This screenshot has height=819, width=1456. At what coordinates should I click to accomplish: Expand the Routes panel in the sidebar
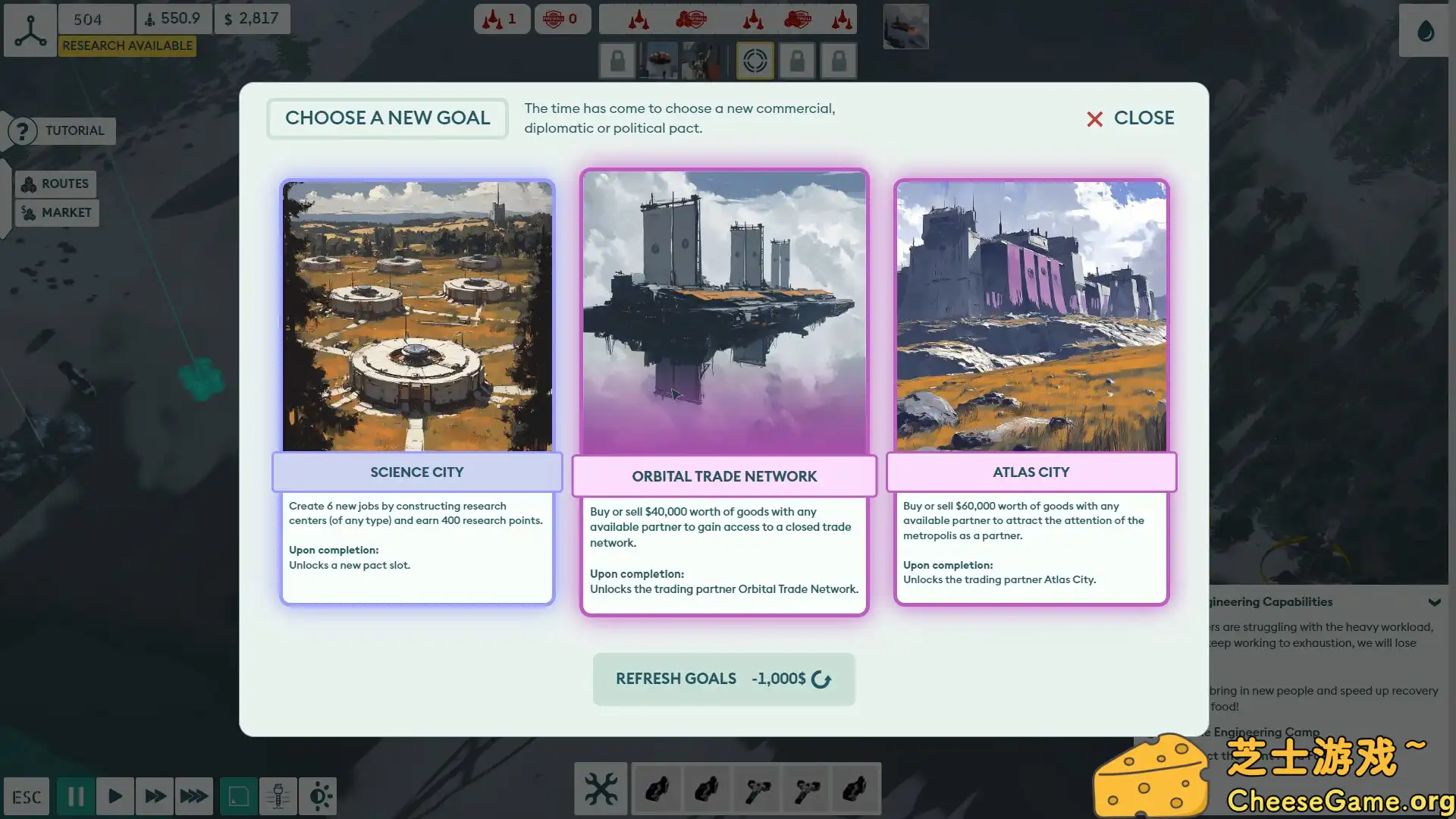[x=56, y=184]
